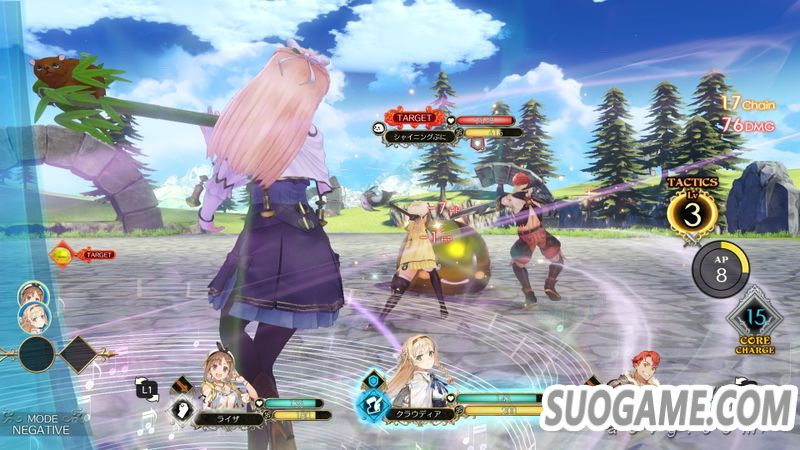Select the empty dark circle slot
This screenshot has width=800, height=450.
pyautogui.click(x=37, y=354)
